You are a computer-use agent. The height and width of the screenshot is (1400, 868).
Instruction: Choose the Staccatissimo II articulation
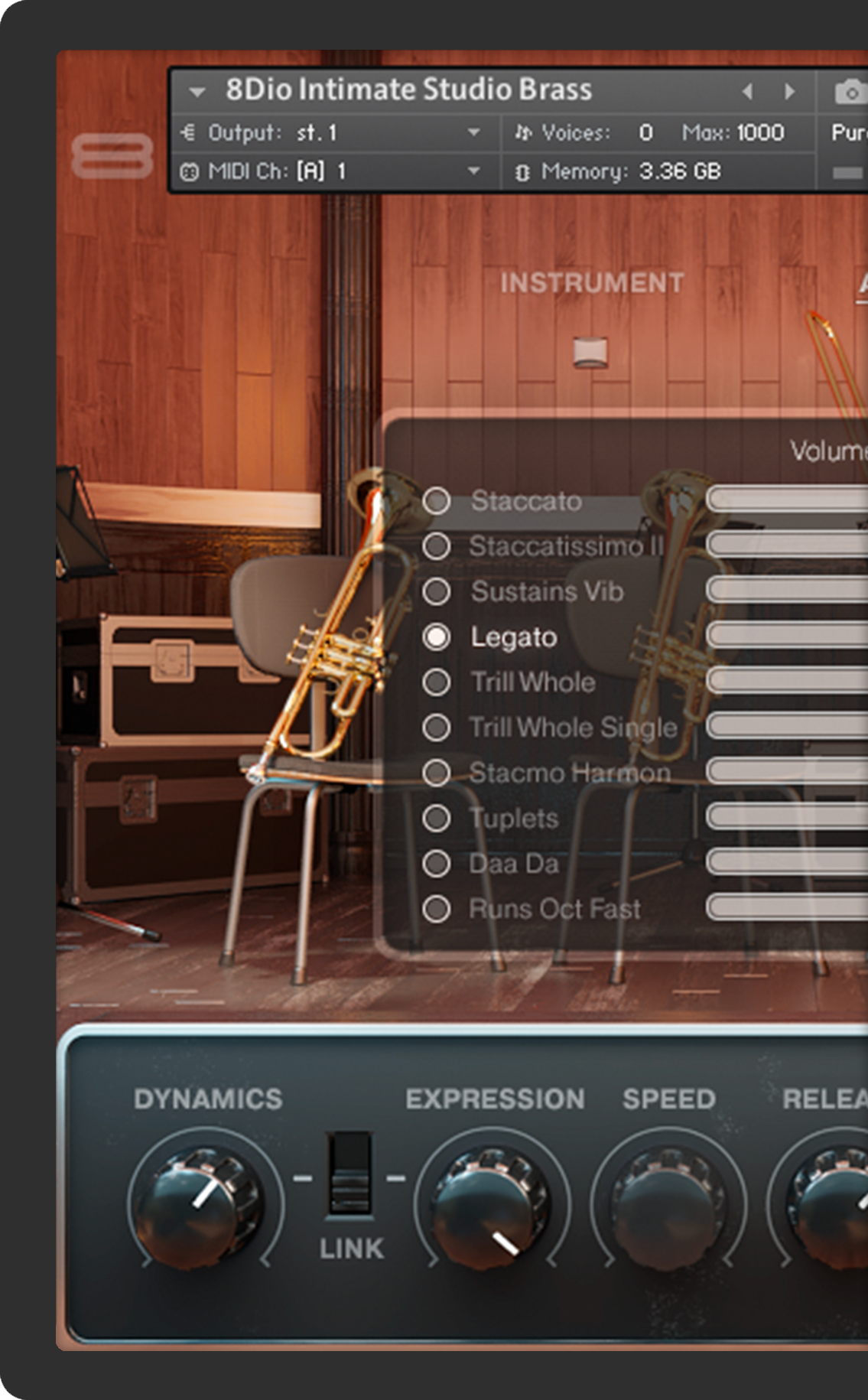coord(437,546)
